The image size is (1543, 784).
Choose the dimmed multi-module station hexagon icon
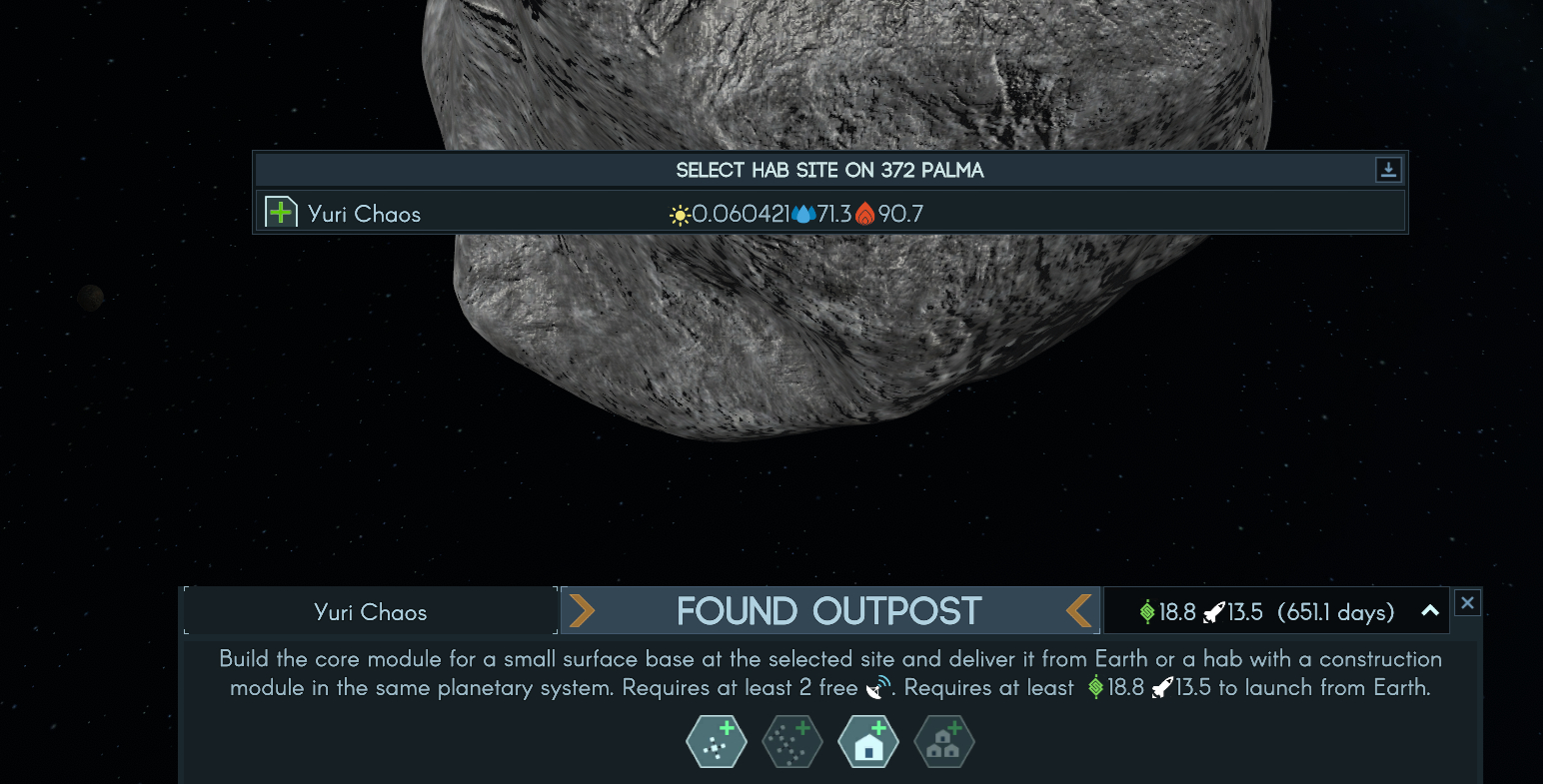click(x=791, y=742)
